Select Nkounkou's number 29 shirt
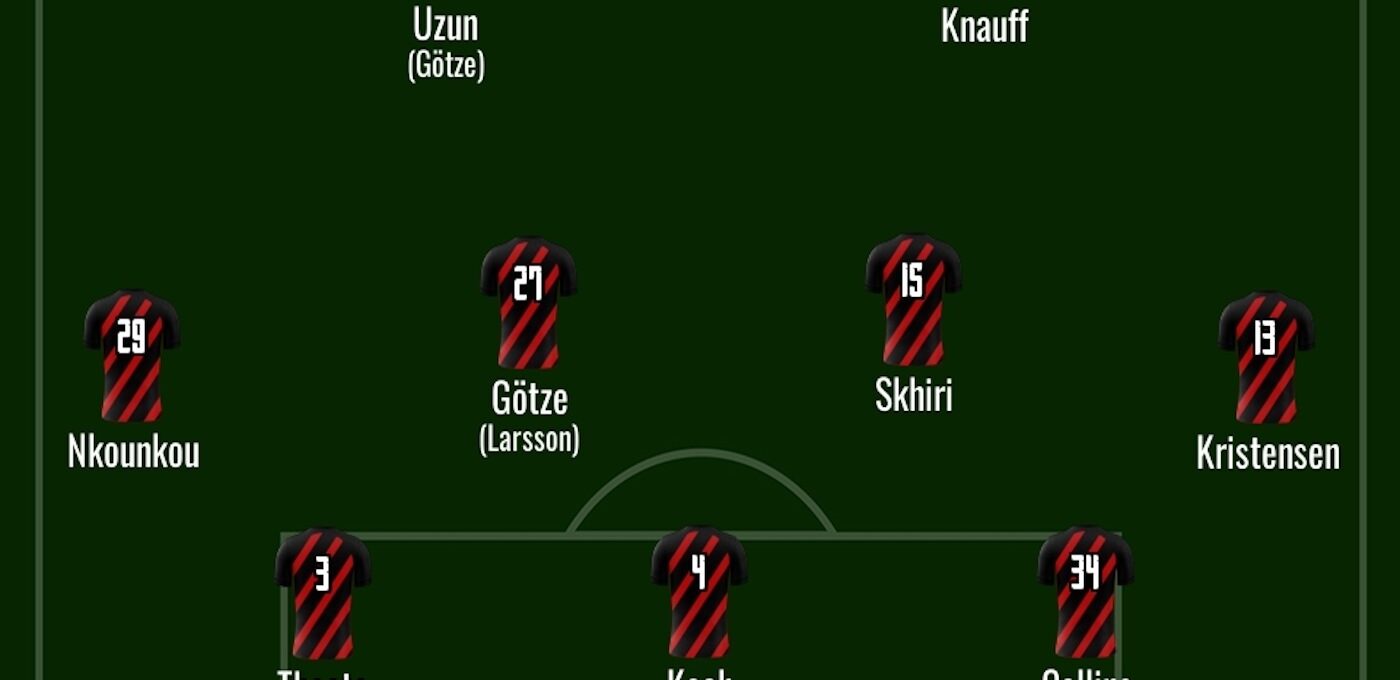Screen dimensions: 1400x680 [x=132, y=355]
